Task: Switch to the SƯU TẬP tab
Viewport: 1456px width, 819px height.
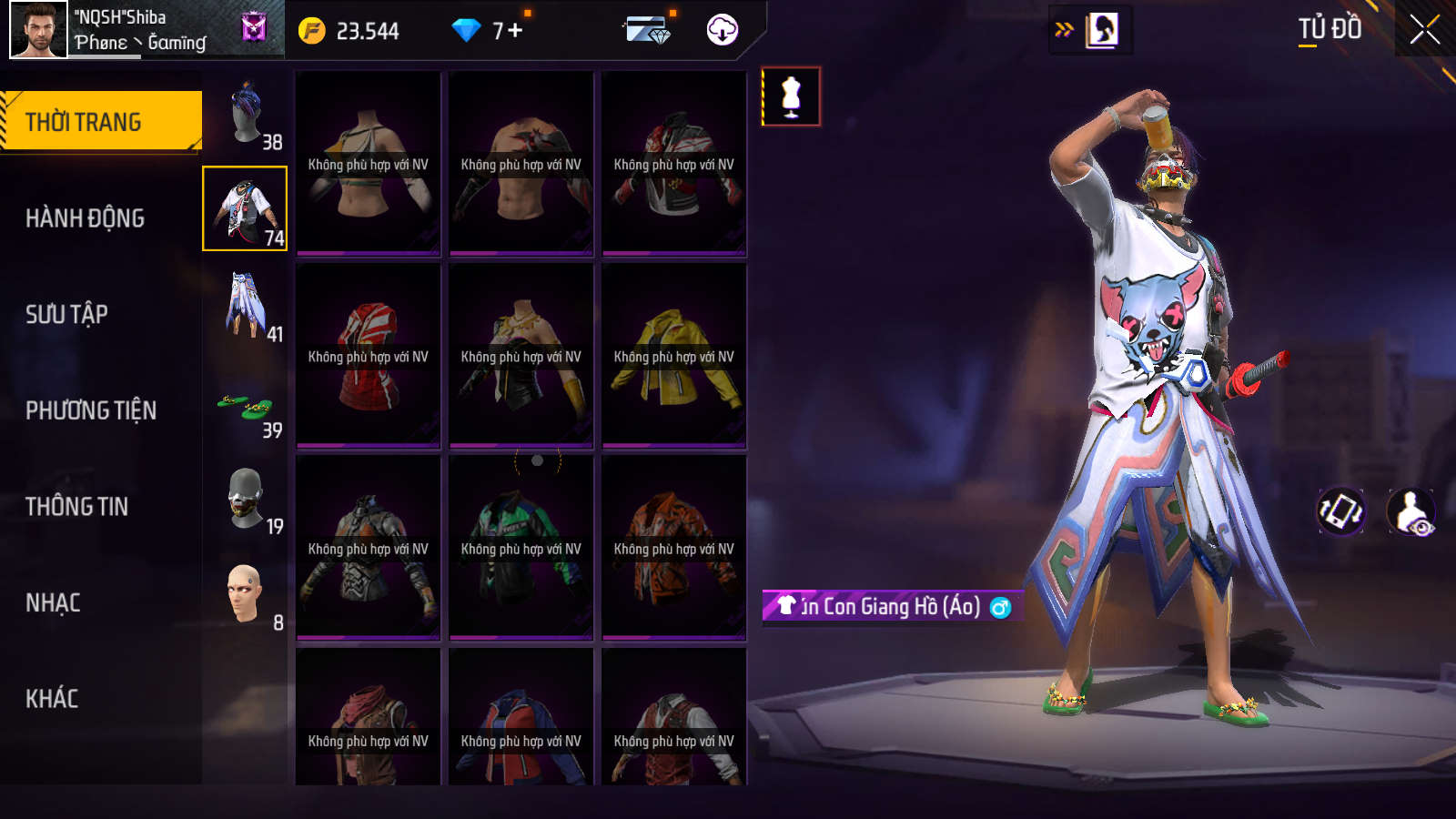Action: [x=67, y=315]
